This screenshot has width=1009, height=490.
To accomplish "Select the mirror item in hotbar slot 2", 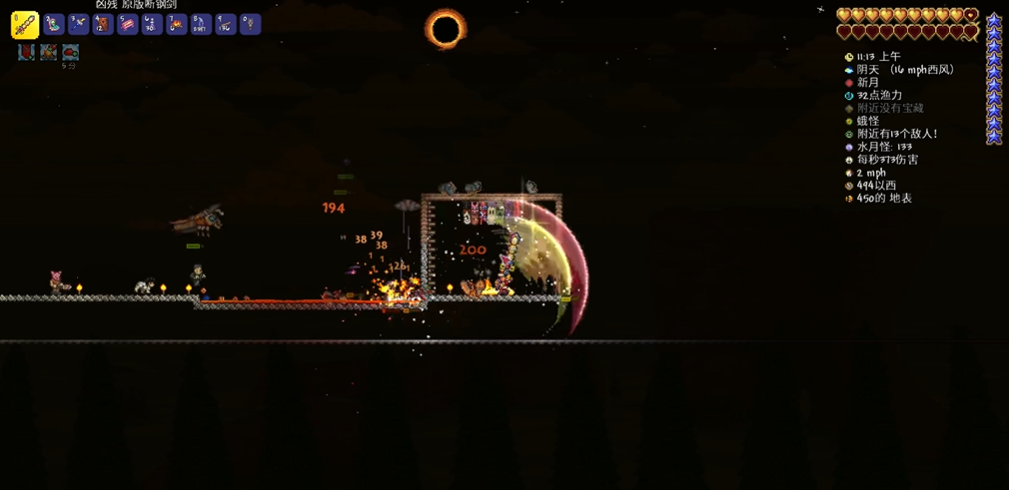I will click(x=54, y=24).
